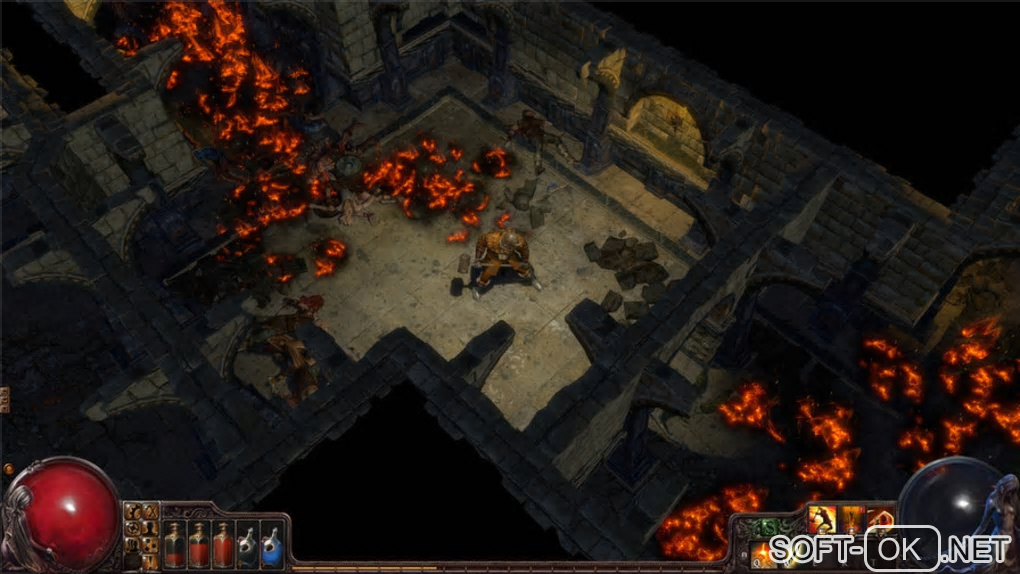The width and height of the screenshot is (1020, 574).
Task: Activate the red sweeping slash skill icon
Action: [x=880, y=520]
